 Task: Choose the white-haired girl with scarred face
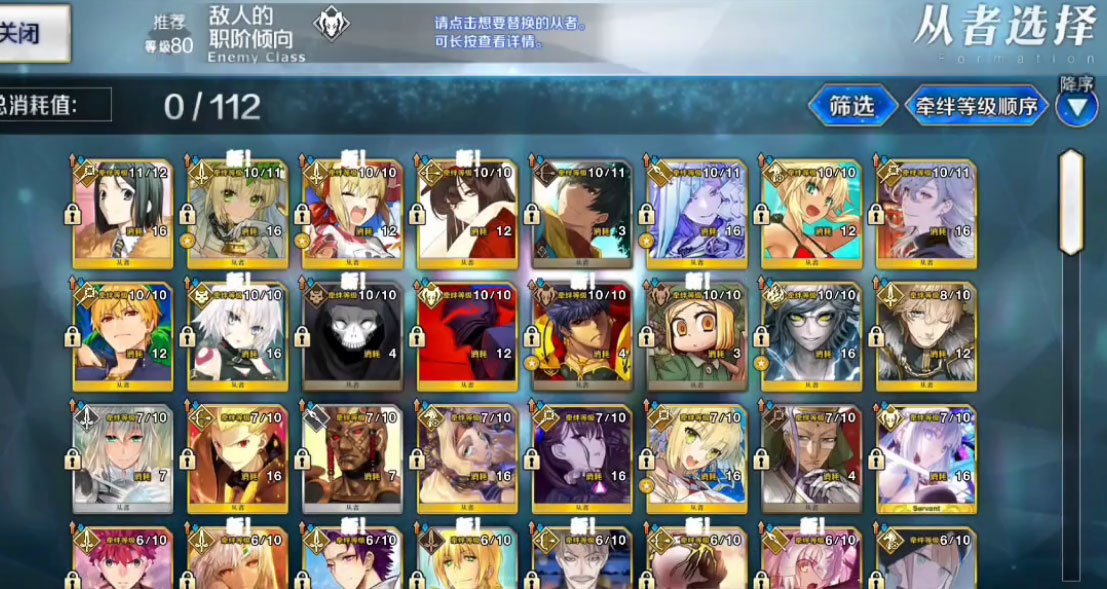point(237,335)
